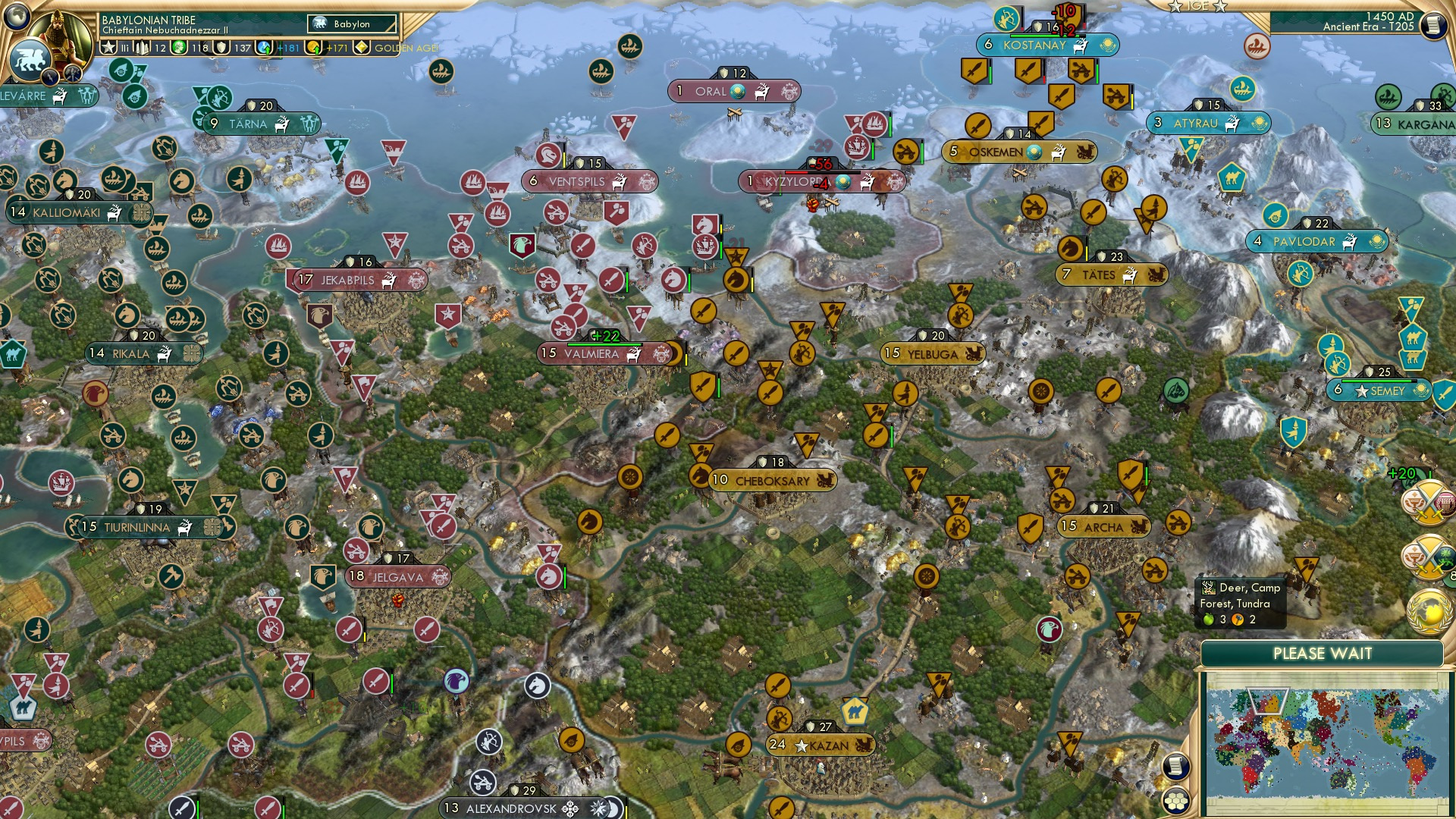Open the IGE menu at top center

1198,7
